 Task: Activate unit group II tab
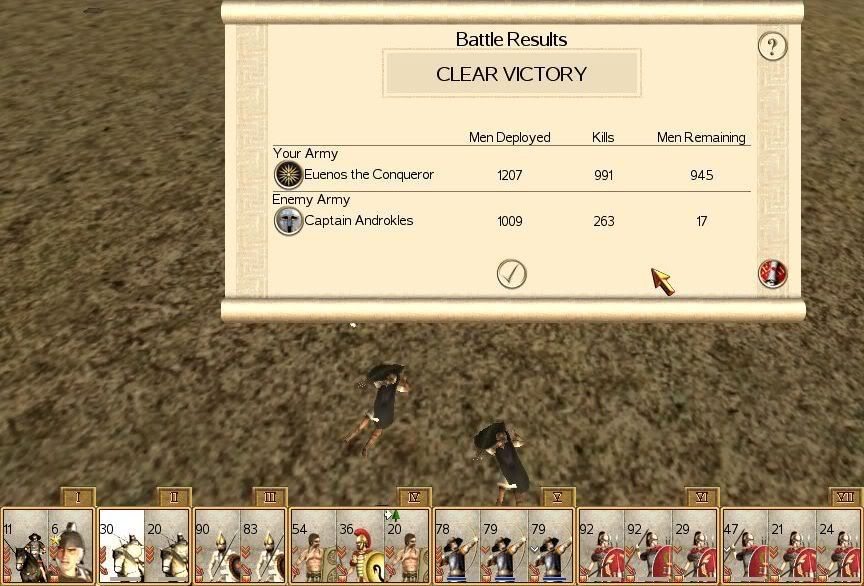coord(173,497)
